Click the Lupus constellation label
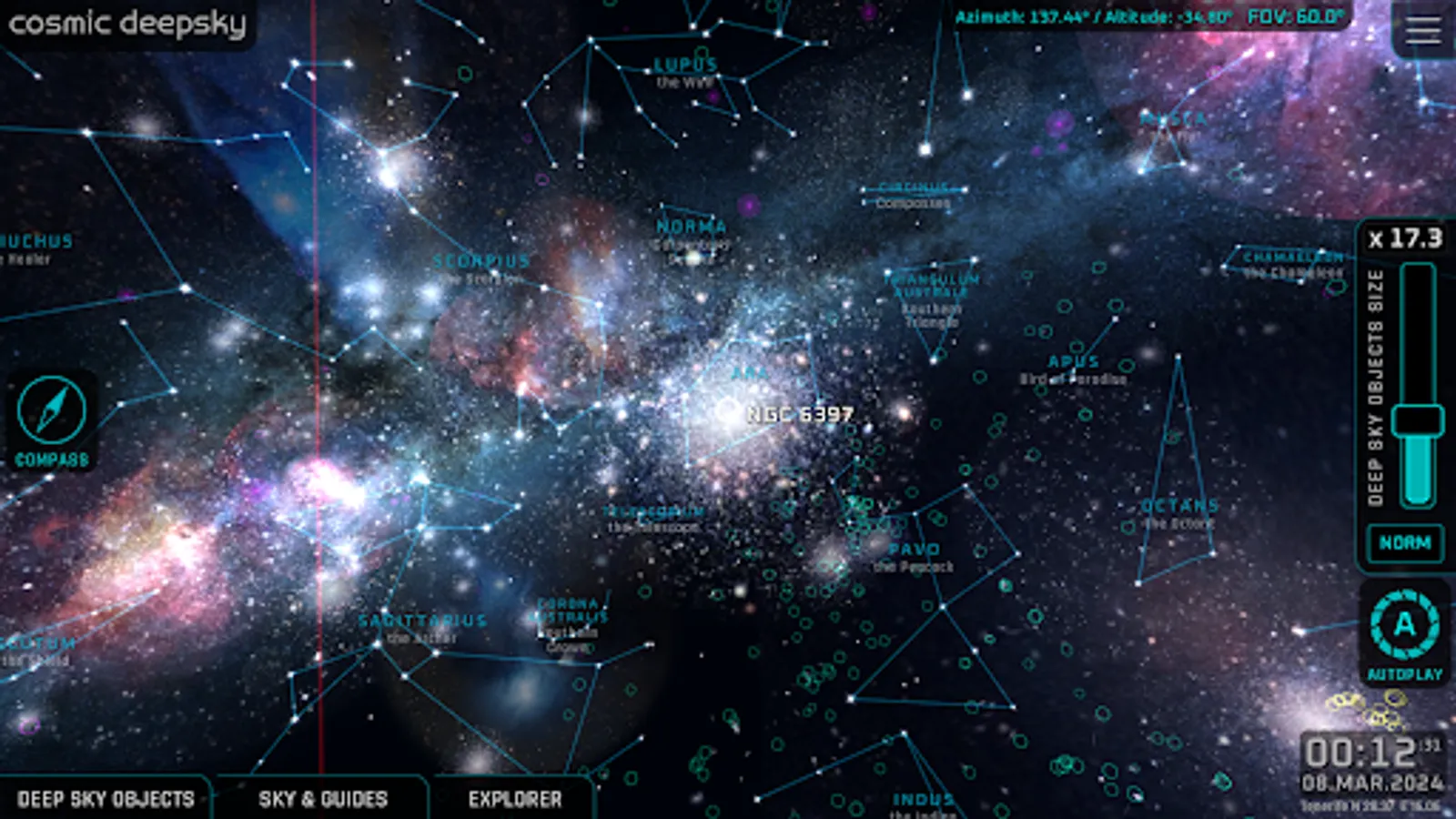Image resolution: width=1456 pixels, height=819 pixels. click(x=684, y=65)
